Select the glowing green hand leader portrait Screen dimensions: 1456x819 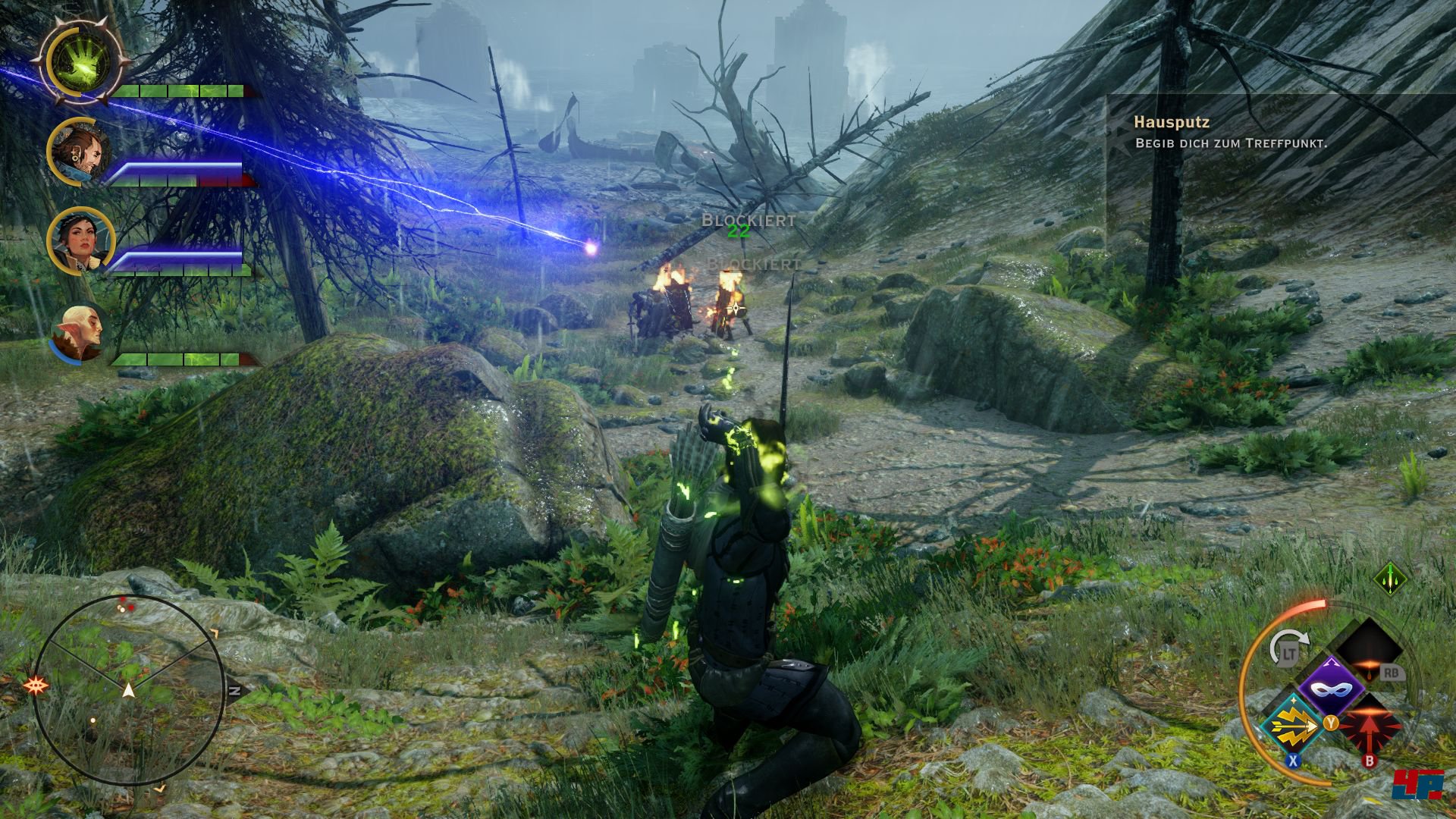click(84, 58)
